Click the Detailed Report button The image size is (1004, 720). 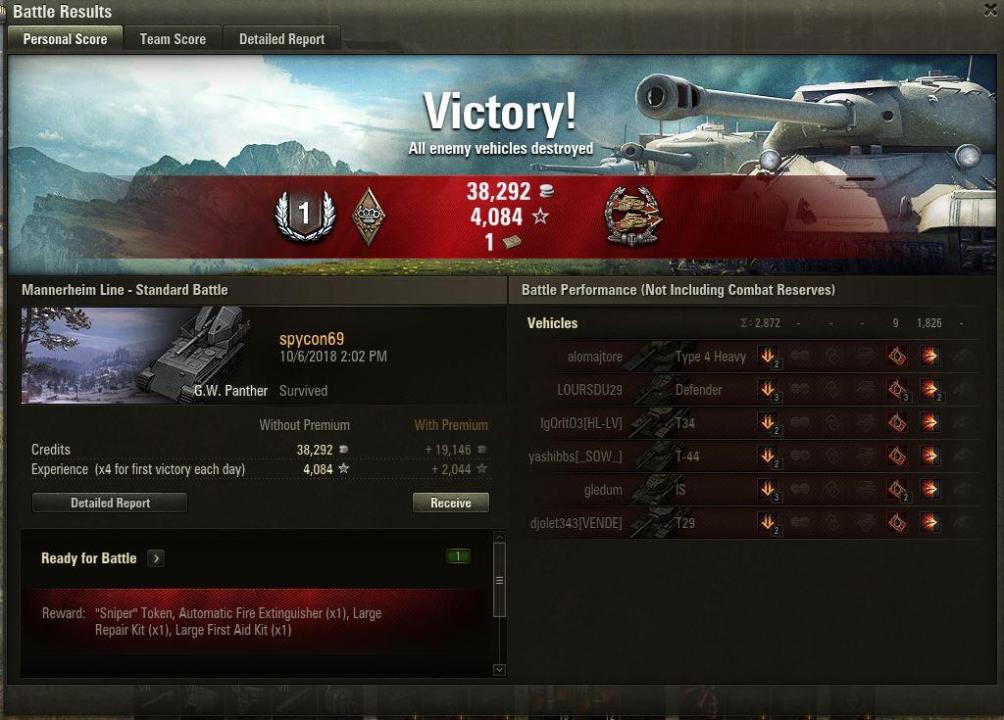point(110,503)
